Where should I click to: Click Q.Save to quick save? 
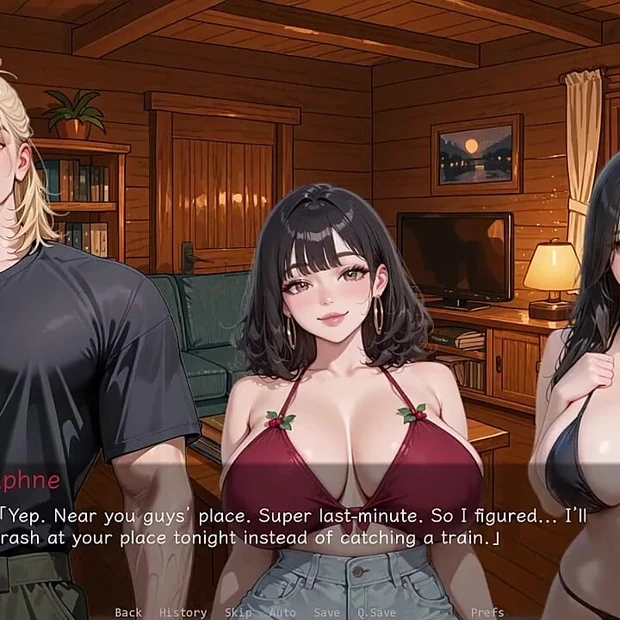376,612
